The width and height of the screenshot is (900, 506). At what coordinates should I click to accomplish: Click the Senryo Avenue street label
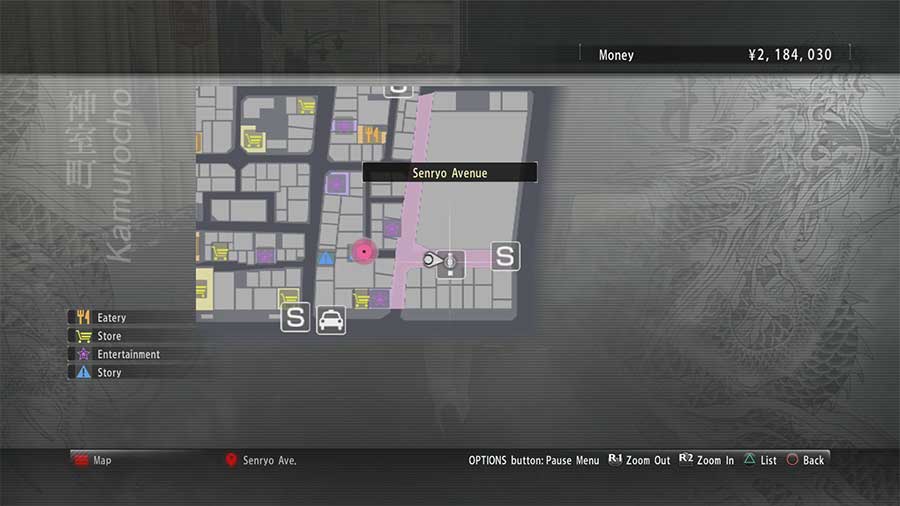click(450, 173)
